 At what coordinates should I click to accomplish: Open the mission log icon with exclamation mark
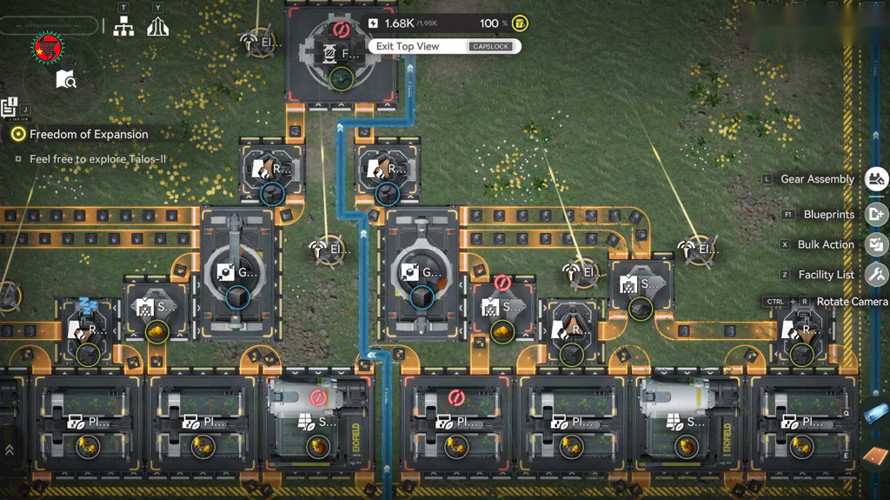(x=10, y=106)
